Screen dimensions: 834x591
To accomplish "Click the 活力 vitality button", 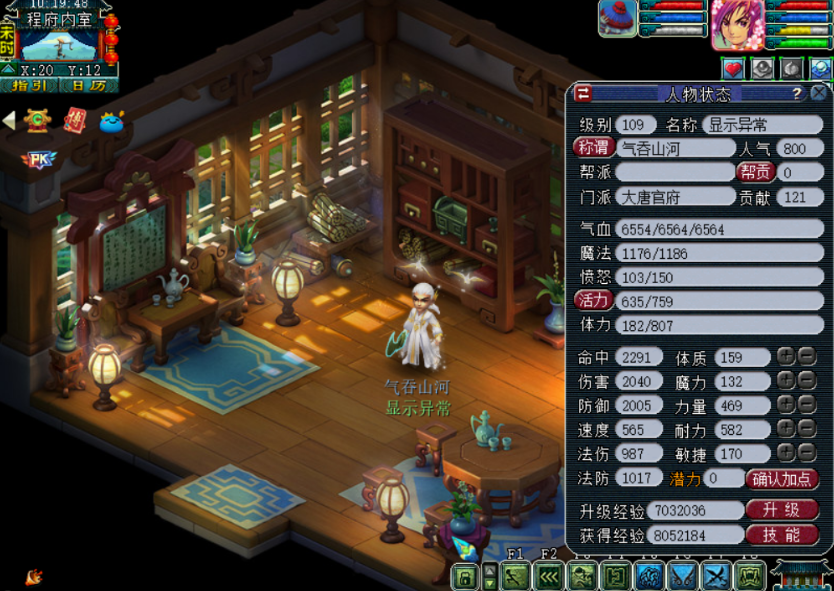I will click(593, 301).
